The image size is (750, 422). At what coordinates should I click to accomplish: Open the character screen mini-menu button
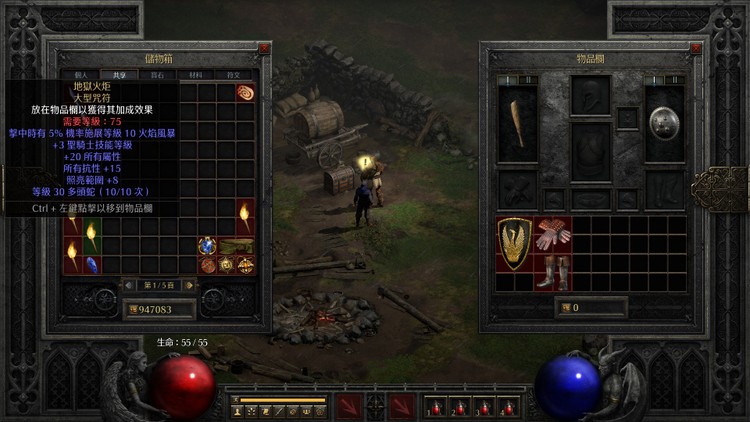click(237, 410)
